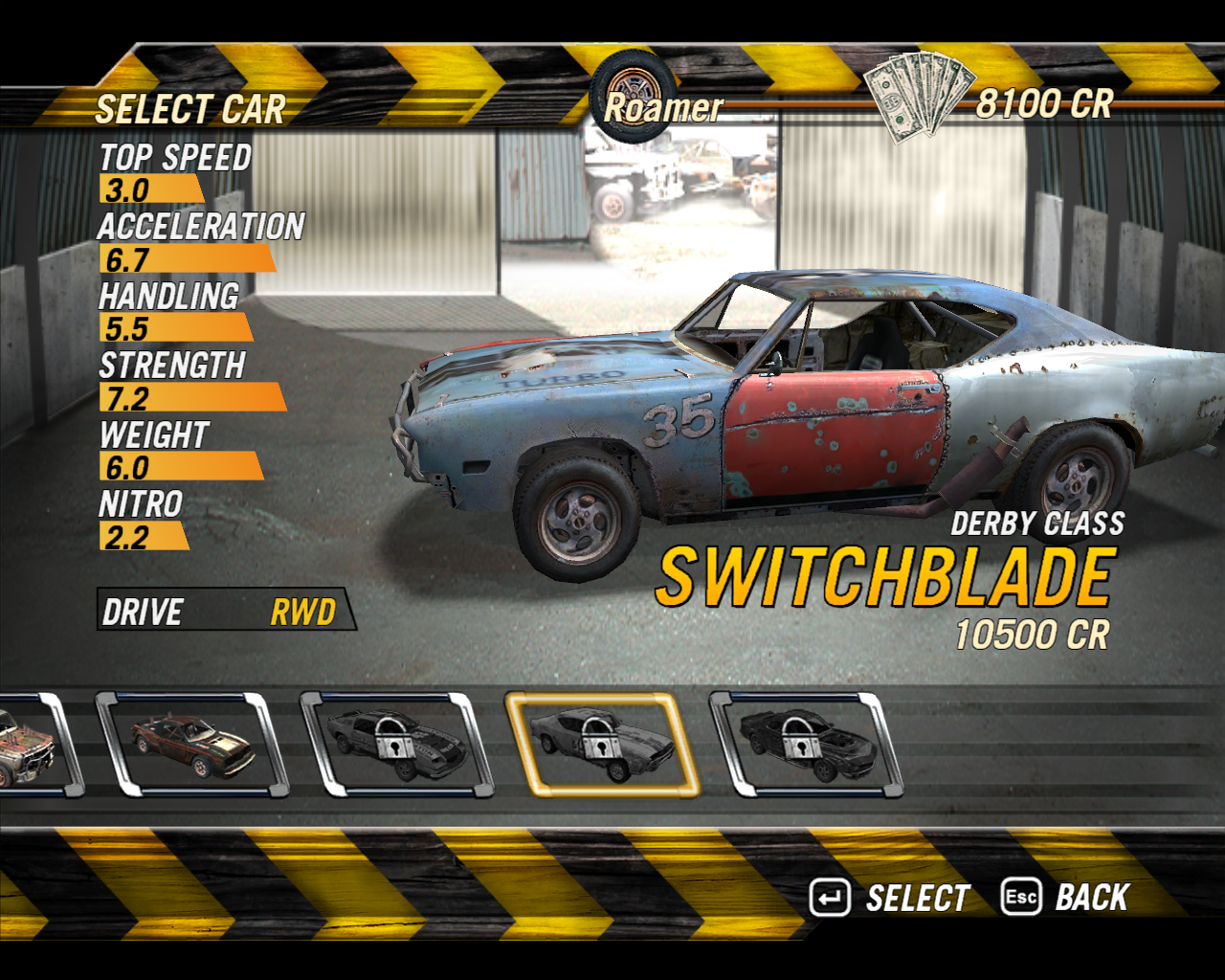Choose the partially visible rusty white car thumbnail

click(27, 746)
